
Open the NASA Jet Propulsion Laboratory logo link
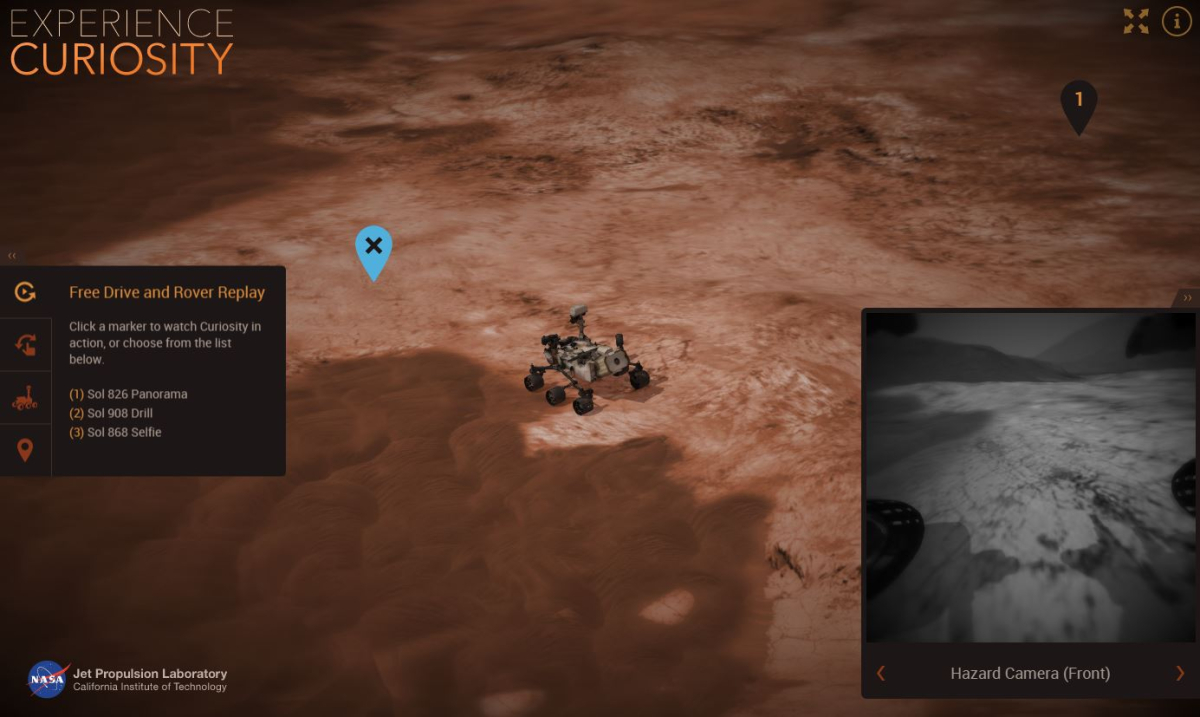(x=128, y=679)
